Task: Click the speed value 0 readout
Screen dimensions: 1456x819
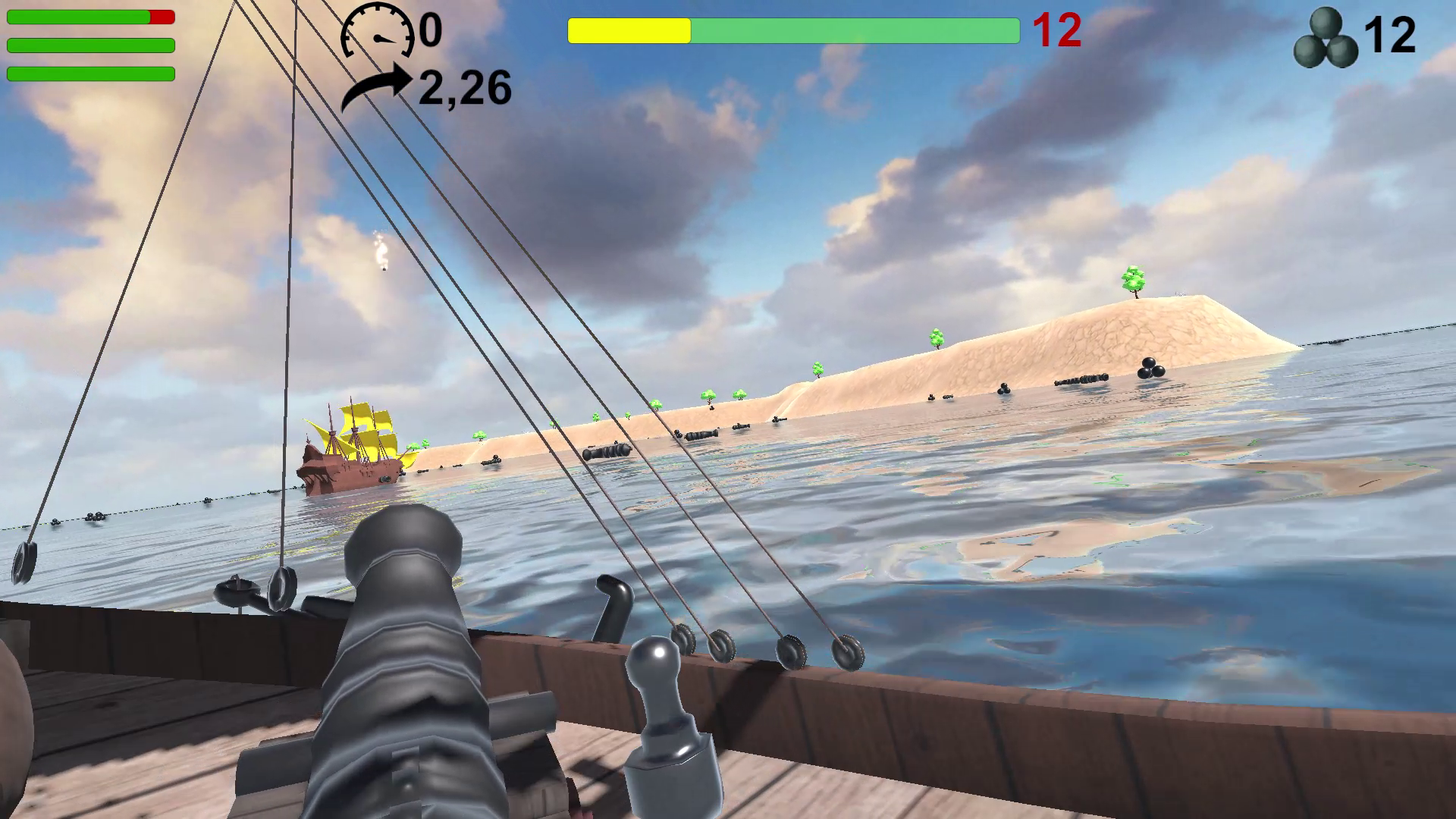Action: [428, 32]
